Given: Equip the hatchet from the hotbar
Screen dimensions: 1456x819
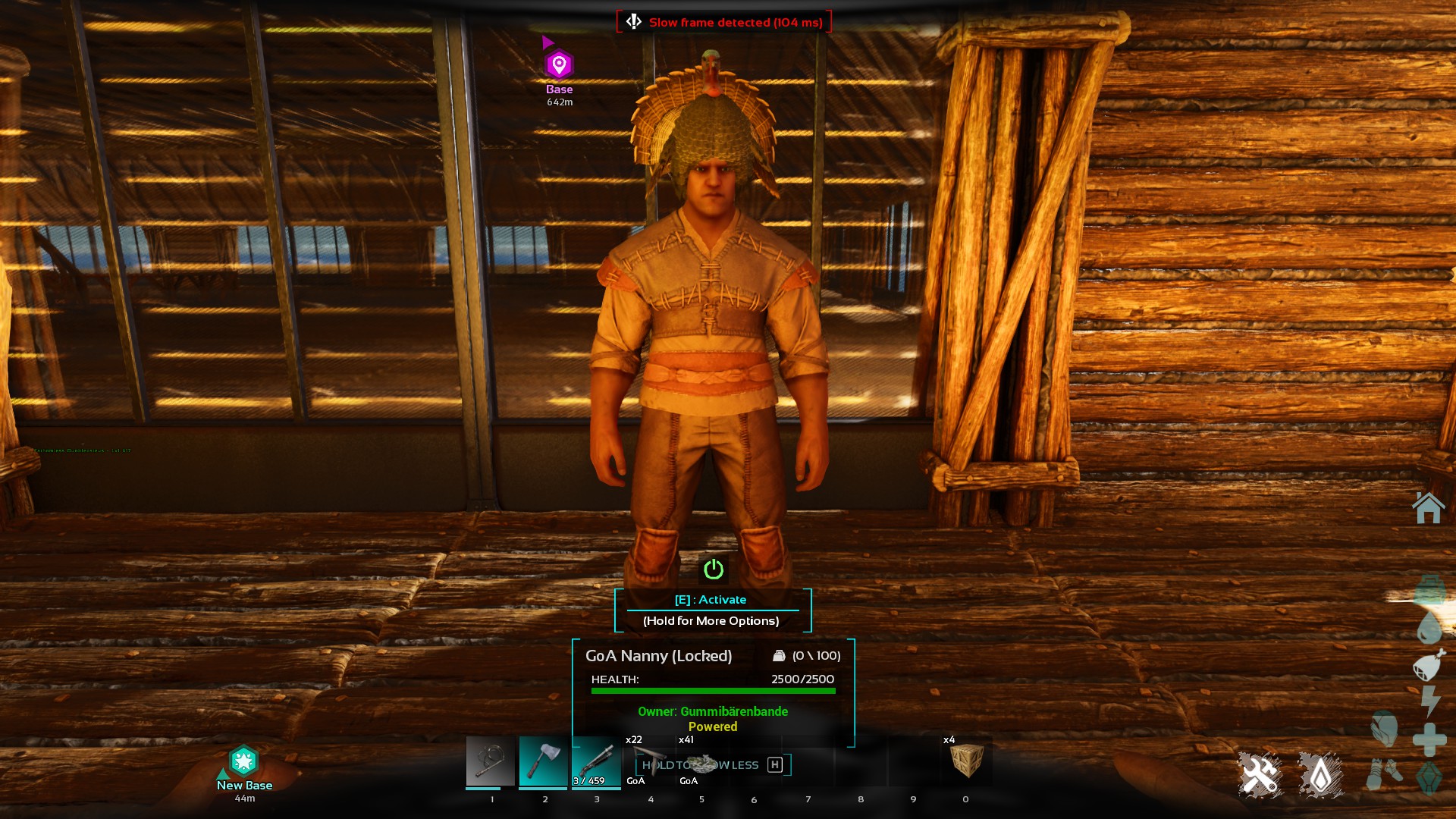Looking at the screenshot, I should [543, 761].
